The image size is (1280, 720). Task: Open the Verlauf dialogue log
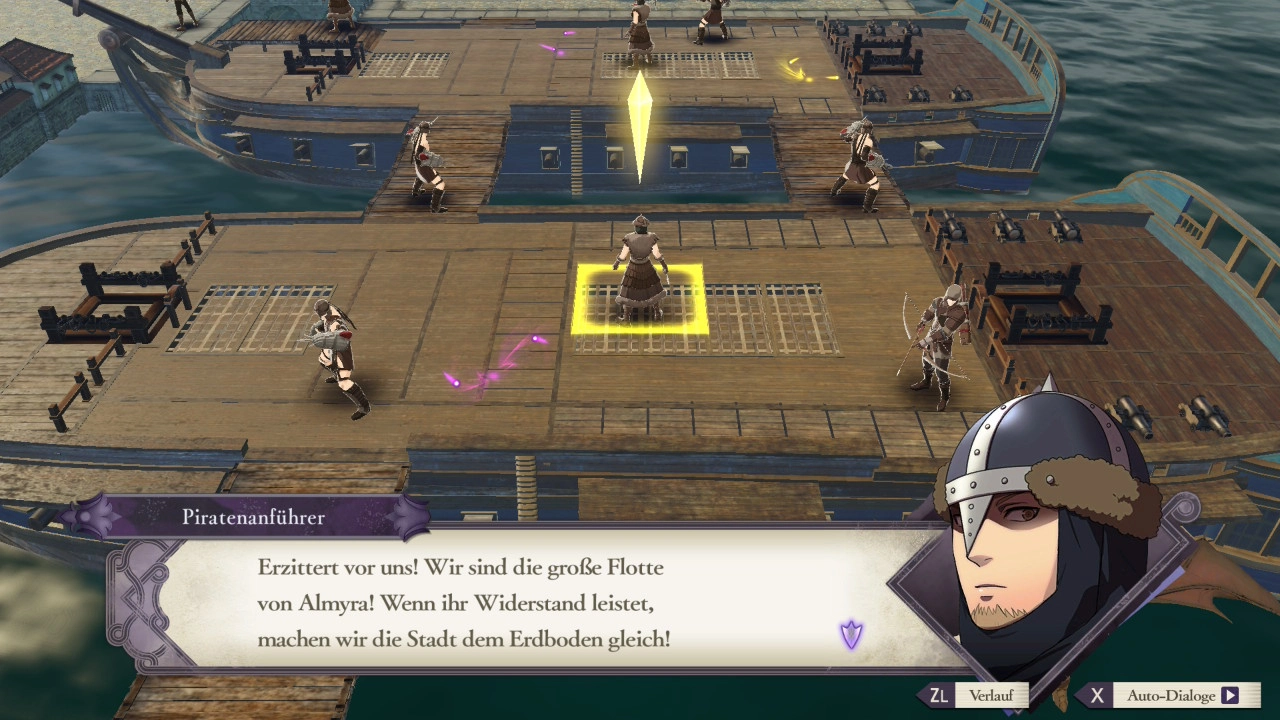pos(976,696)
